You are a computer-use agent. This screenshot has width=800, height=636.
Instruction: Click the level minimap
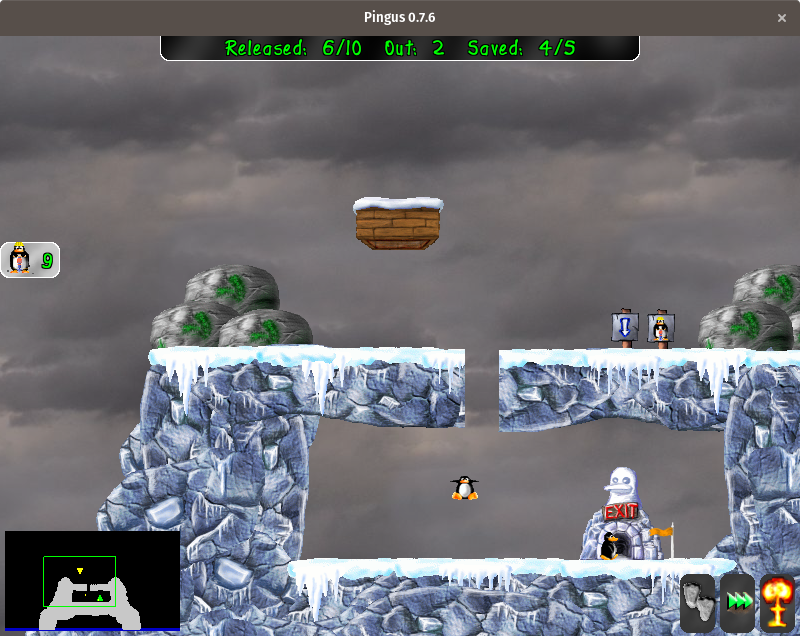click(92, 580)
